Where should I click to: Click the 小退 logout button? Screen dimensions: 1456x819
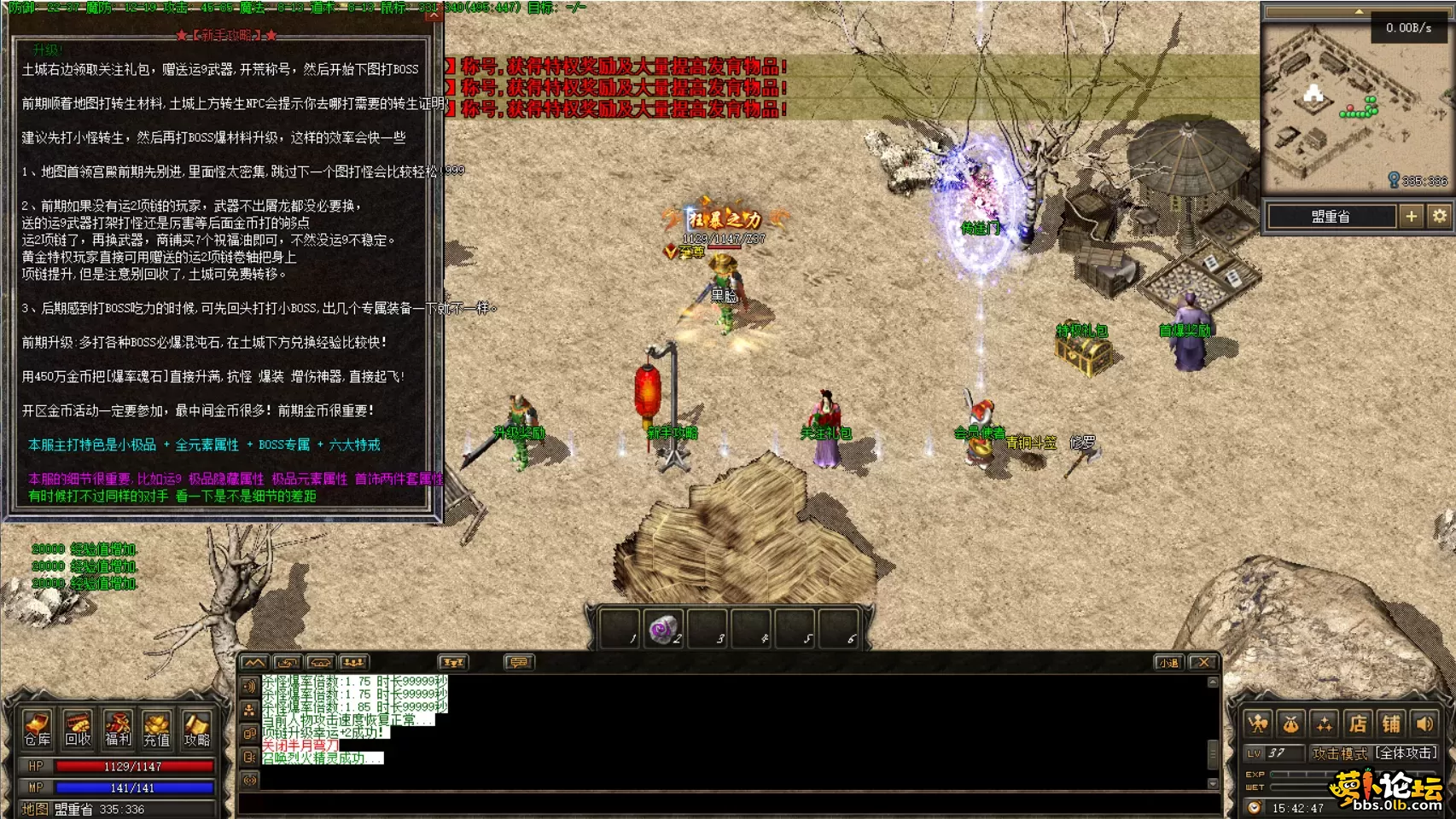[x=1168, y=662]
